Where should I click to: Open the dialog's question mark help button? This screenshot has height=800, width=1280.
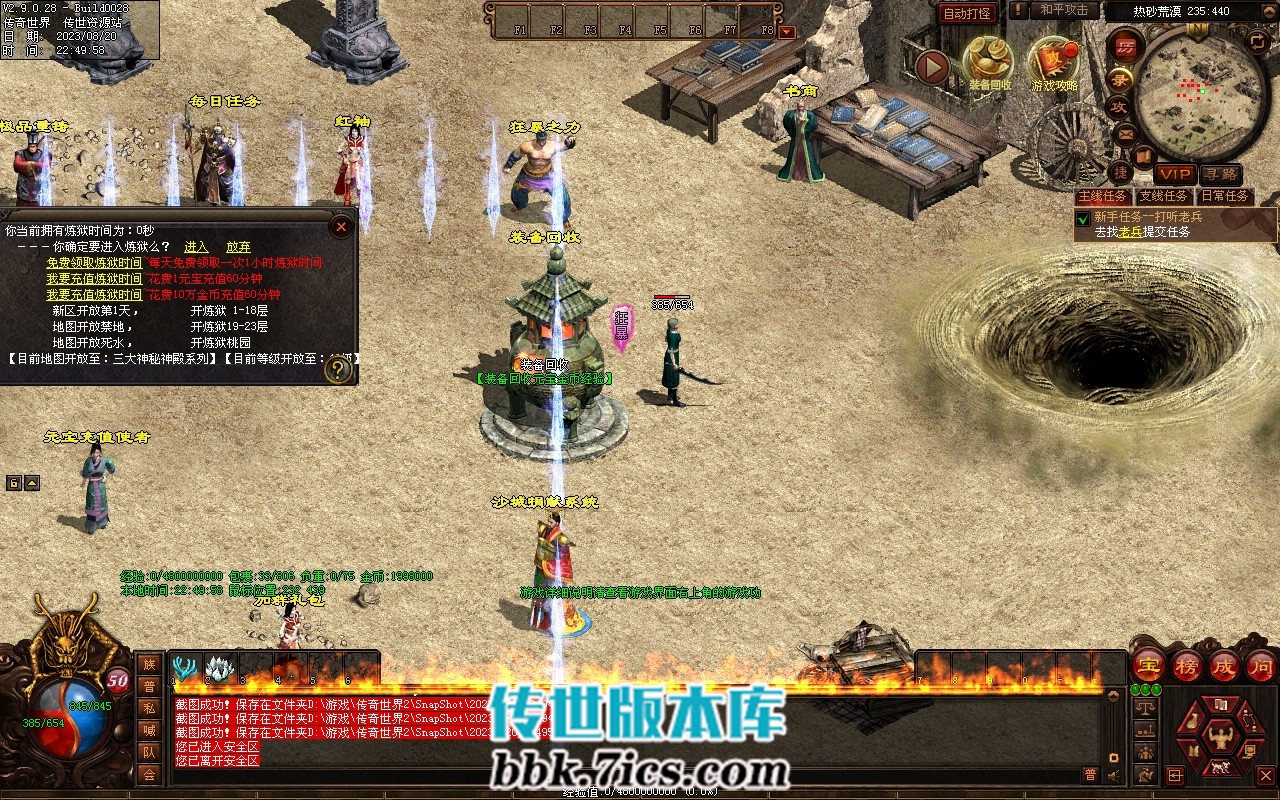[x=339, y=370]
